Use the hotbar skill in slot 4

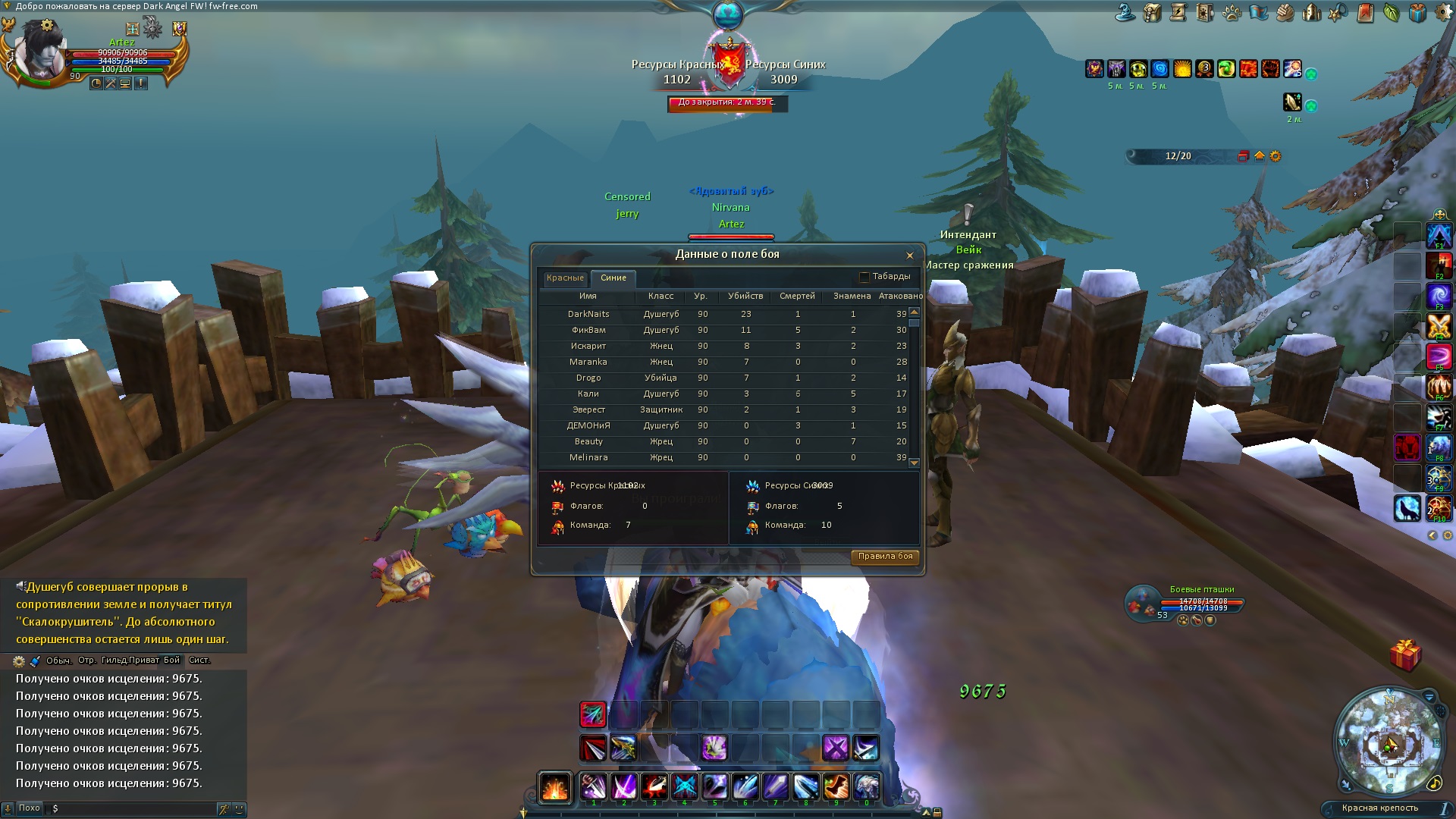(x=684, y=787)
